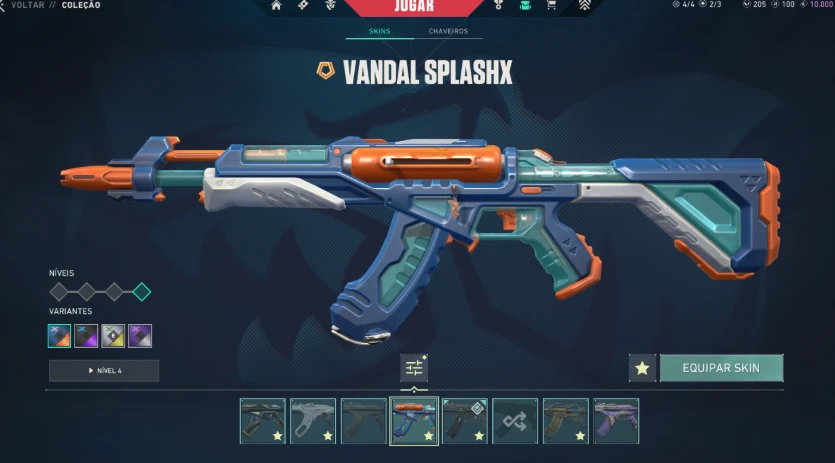
Task: Equip the skin with Equipar Skin
Action: [x=720, y=368]
